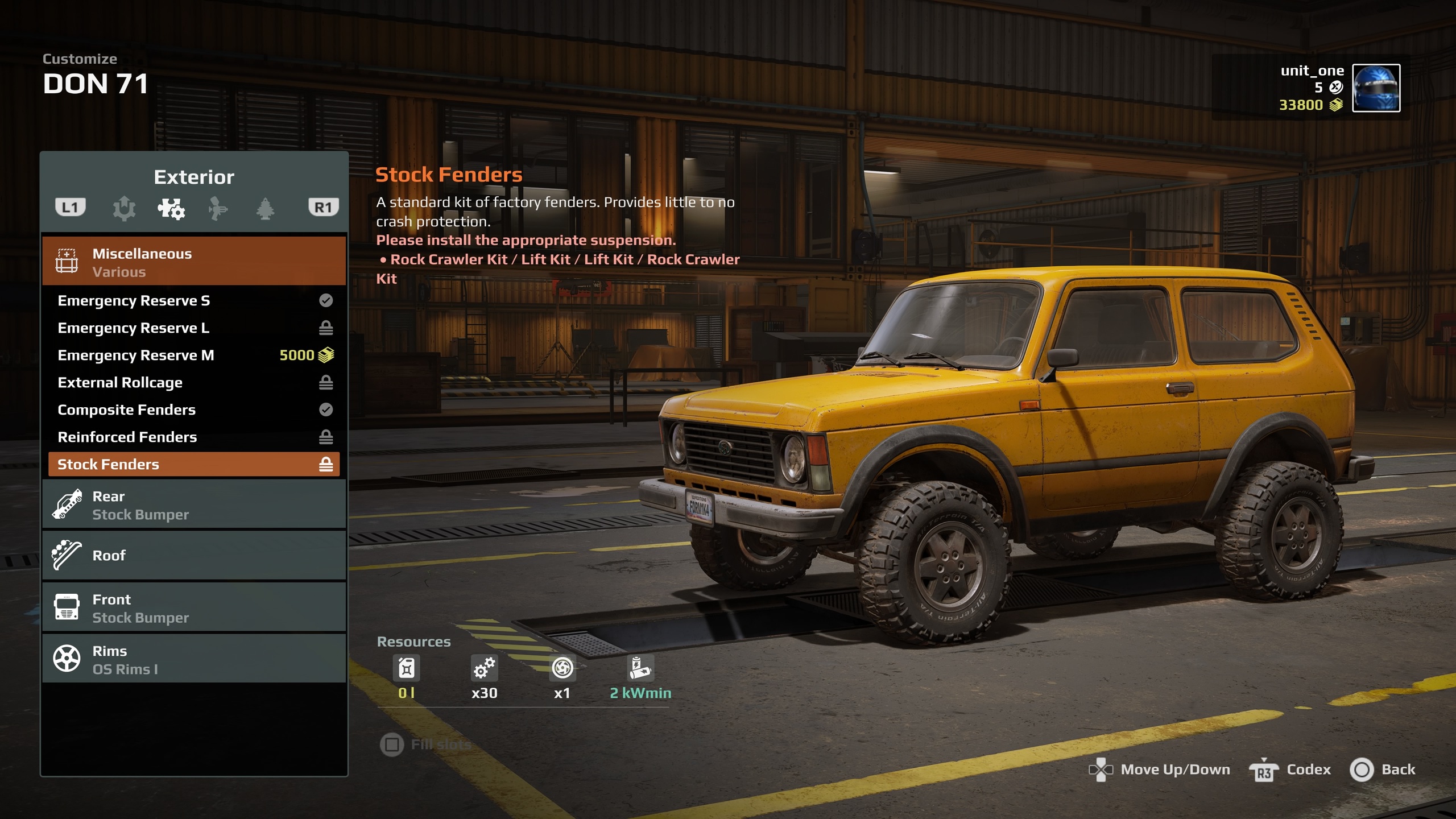Switch to the third customization tab icon

coord(218,208)
